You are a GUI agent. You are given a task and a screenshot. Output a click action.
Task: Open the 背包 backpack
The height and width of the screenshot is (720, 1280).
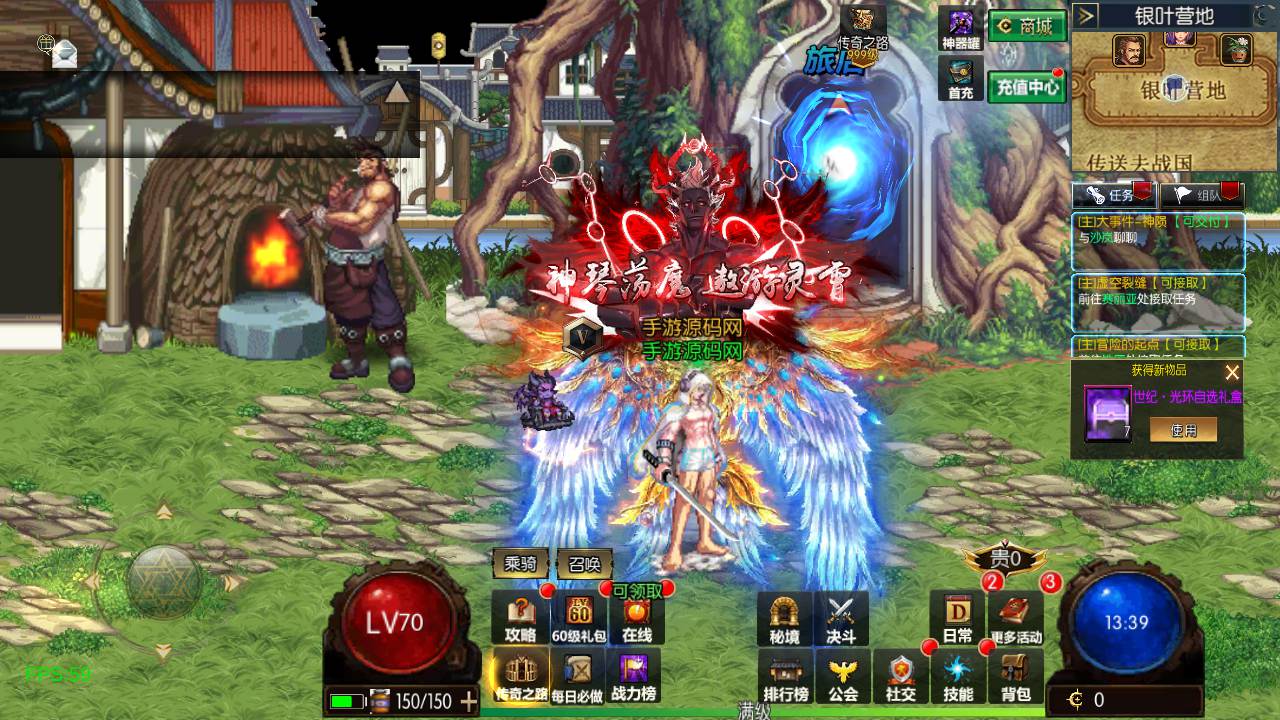click(x=1015, y=676)
